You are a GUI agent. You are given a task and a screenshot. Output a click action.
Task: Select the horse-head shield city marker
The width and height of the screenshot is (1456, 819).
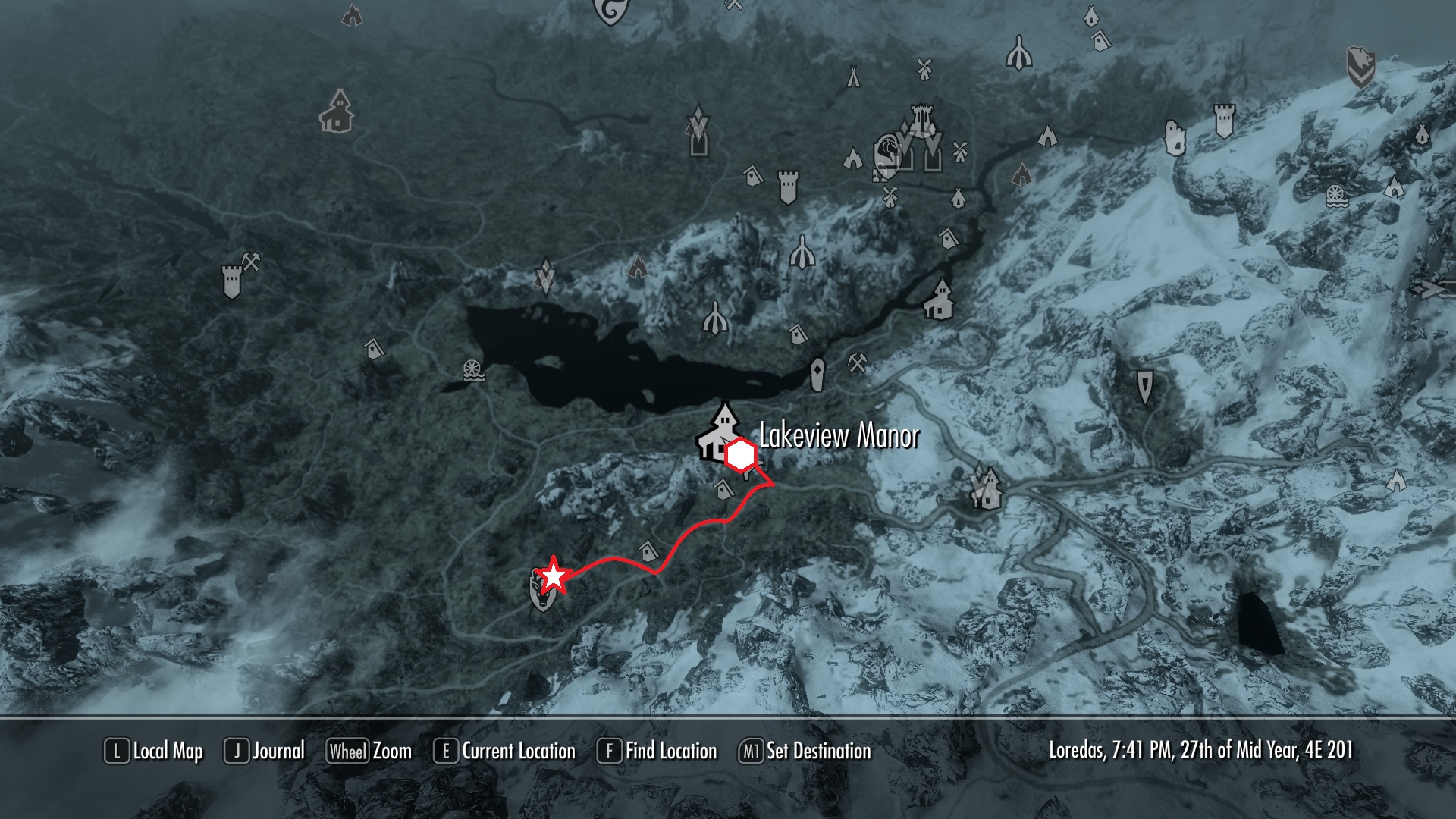(887, 152)
